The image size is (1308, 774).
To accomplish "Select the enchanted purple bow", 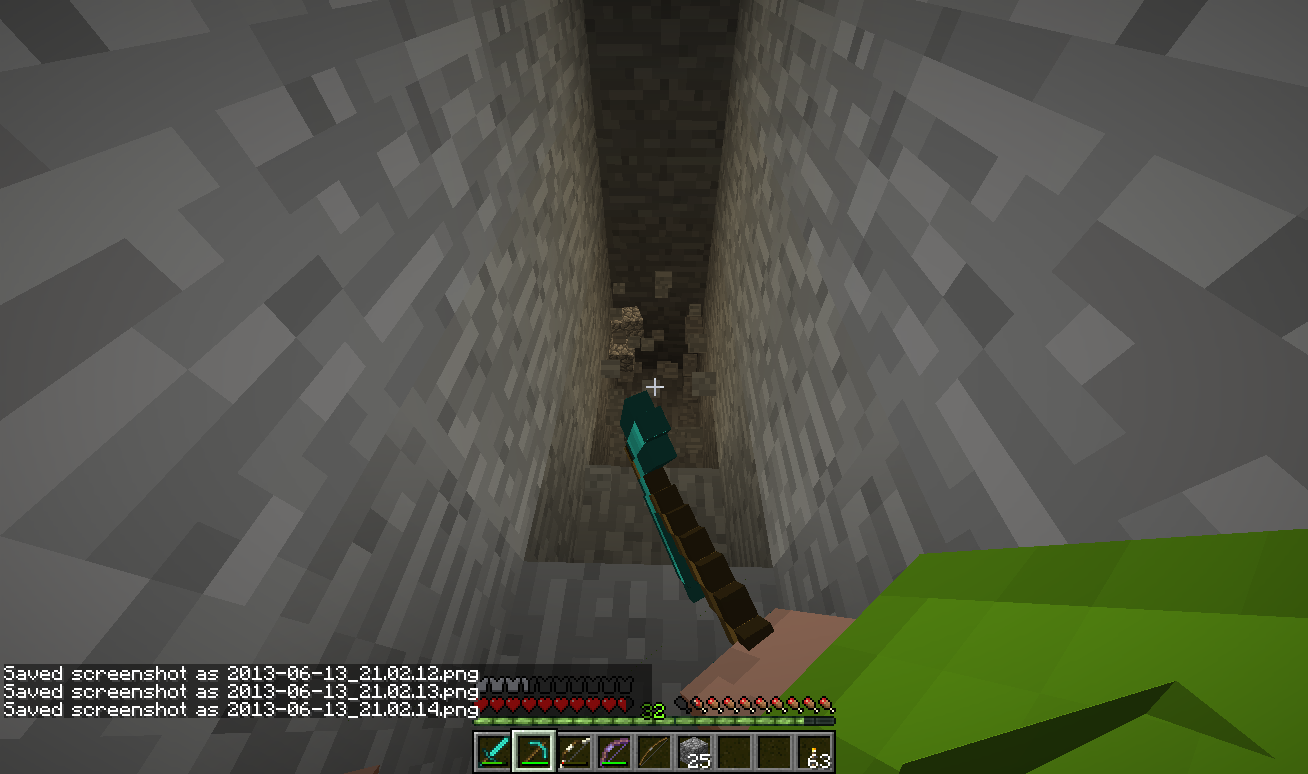I will [612, 750].
